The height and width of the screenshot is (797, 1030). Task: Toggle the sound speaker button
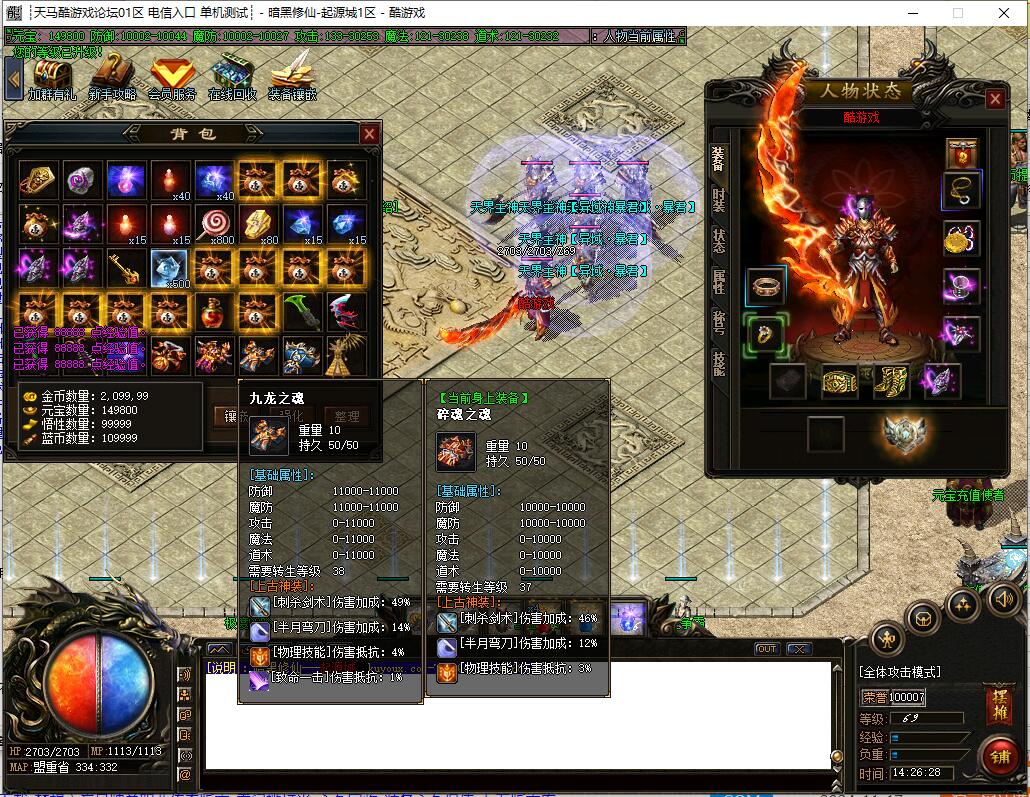[1004, 599]
